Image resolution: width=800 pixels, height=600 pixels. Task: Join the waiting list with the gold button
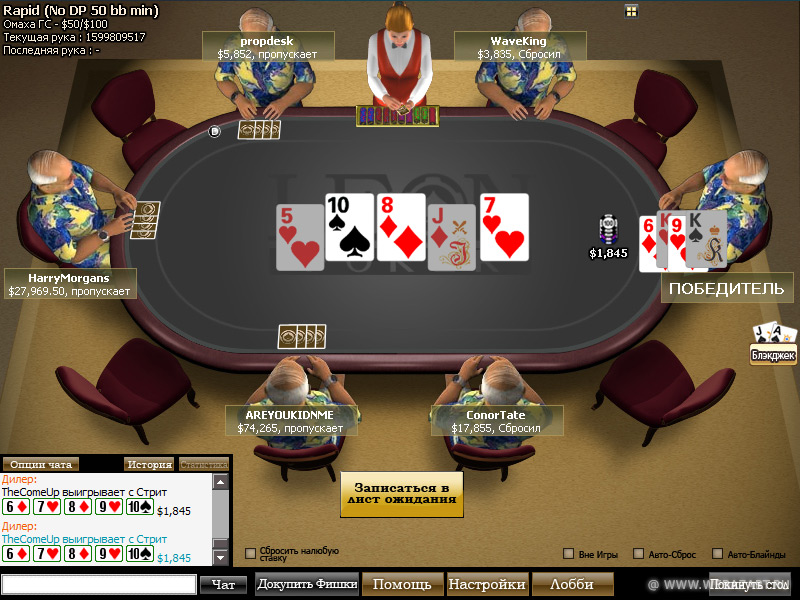point(402,494)
